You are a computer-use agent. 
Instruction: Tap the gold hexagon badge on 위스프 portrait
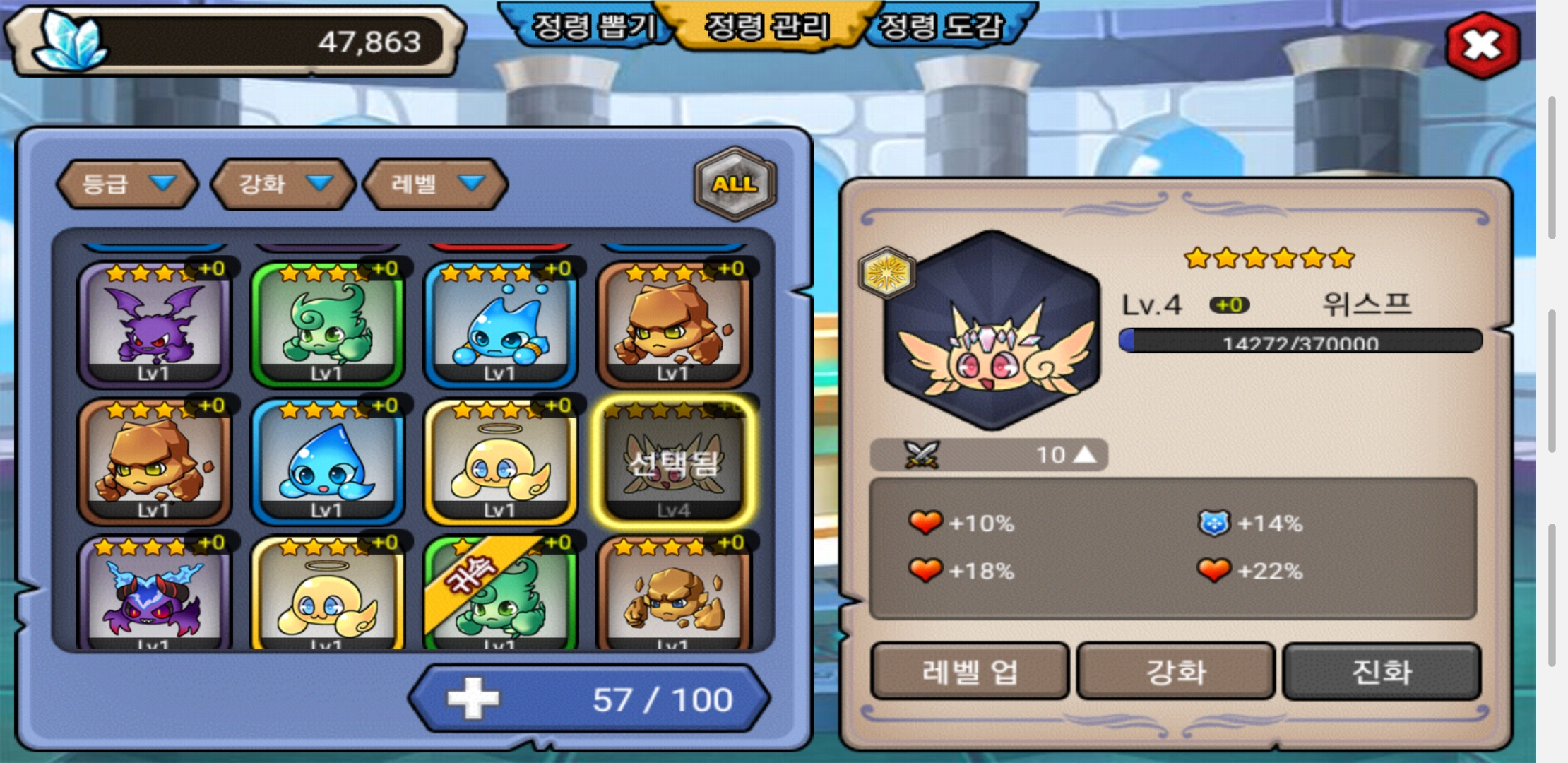[887, 272]
